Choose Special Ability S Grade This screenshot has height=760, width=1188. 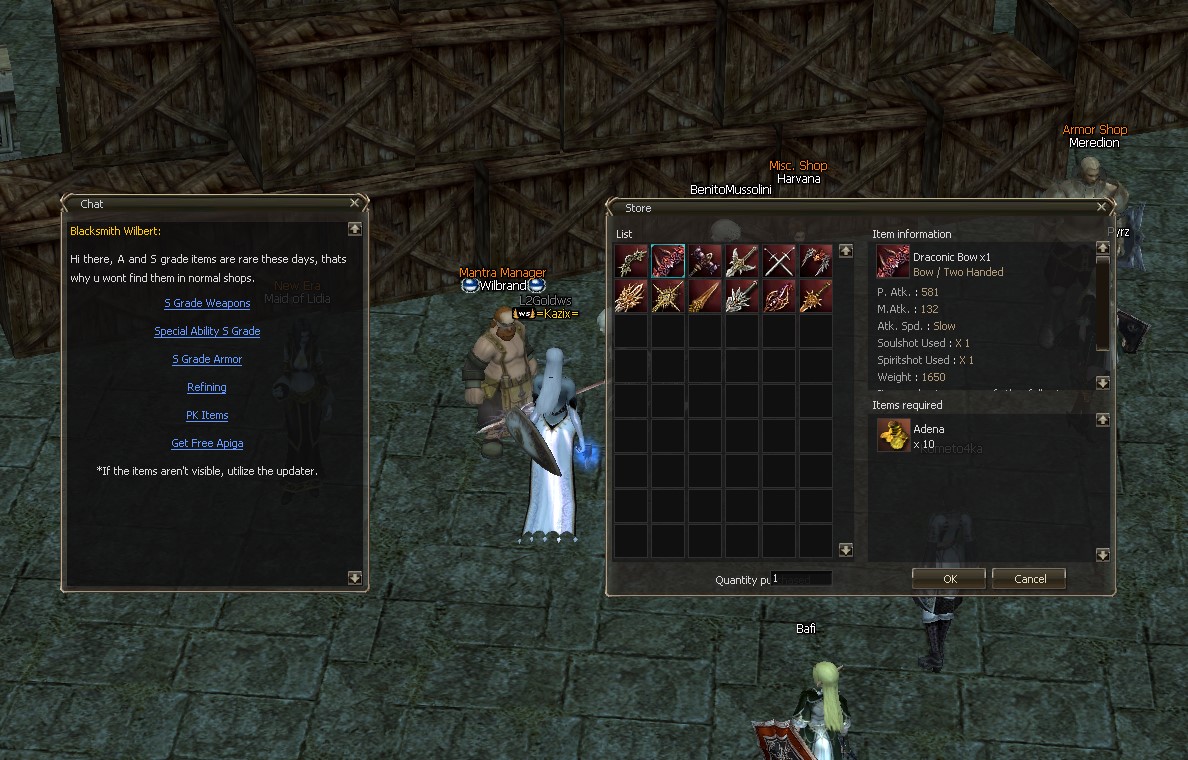pos(207,332)
